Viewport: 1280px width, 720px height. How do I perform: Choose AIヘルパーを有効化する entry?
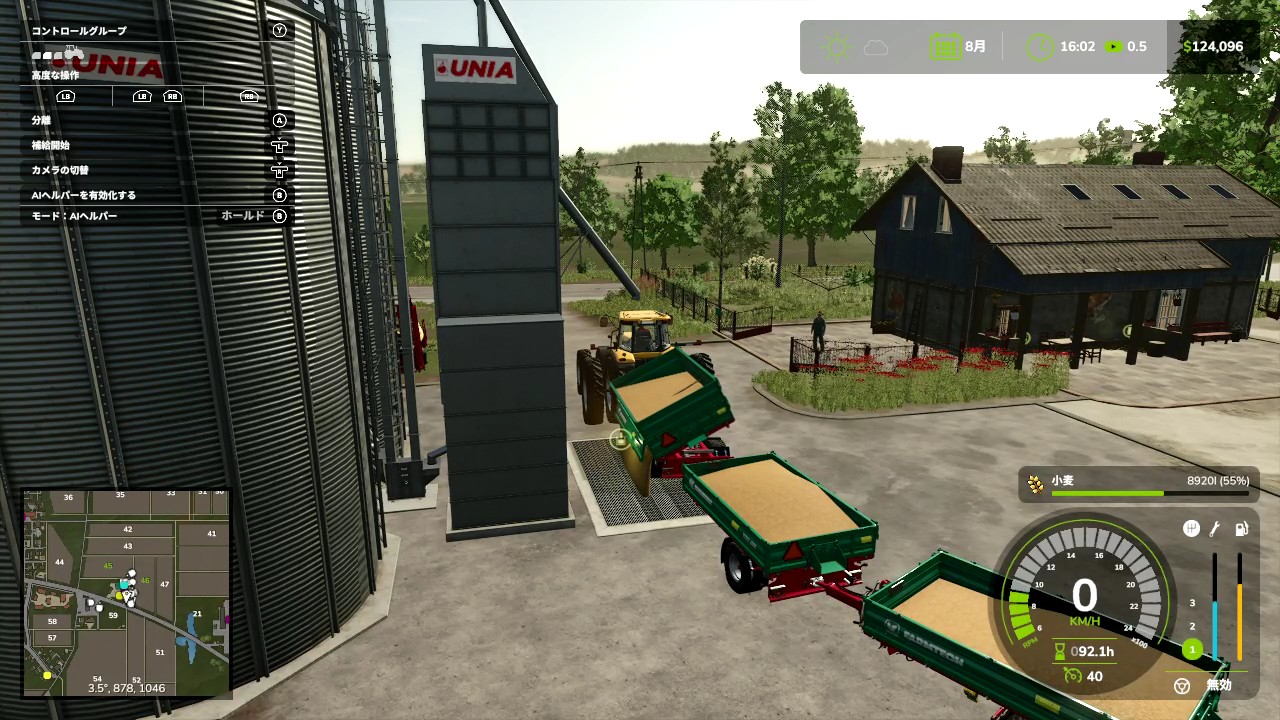pyautogui.click(x=83, y=195)
